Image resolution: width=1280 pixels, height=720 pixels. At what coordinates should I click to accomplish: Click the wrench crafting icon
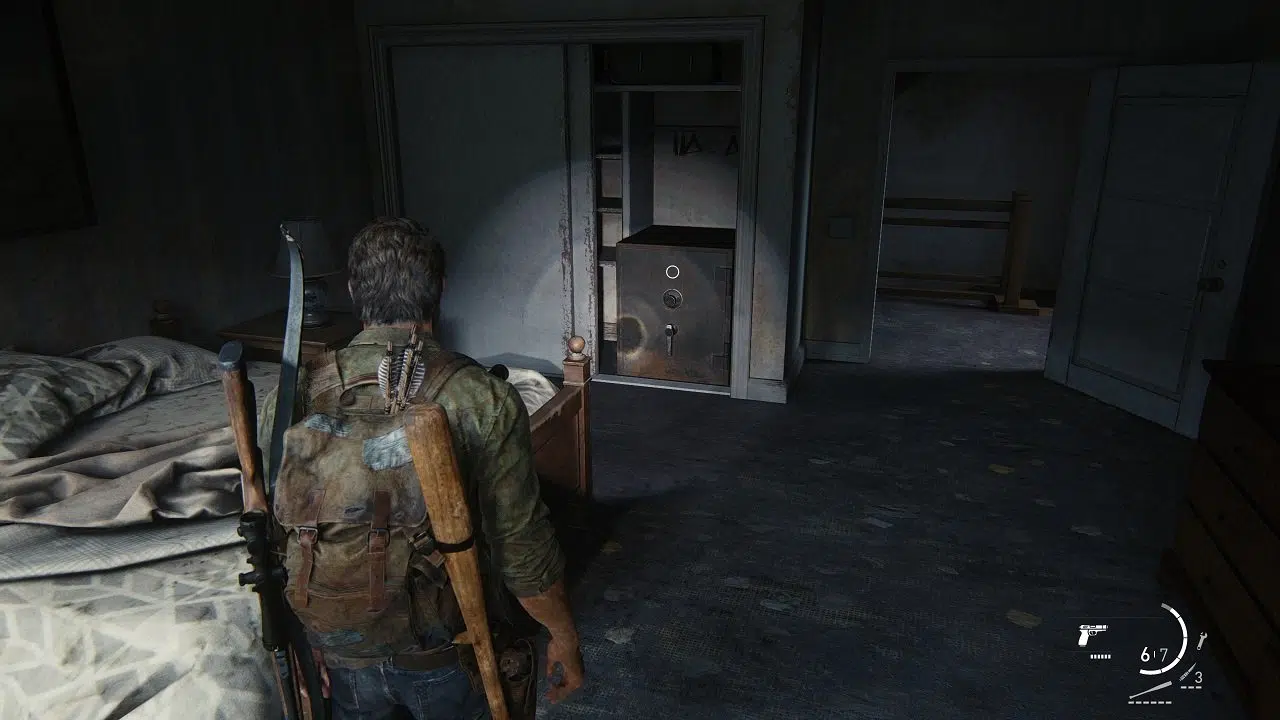point(1201,641)
